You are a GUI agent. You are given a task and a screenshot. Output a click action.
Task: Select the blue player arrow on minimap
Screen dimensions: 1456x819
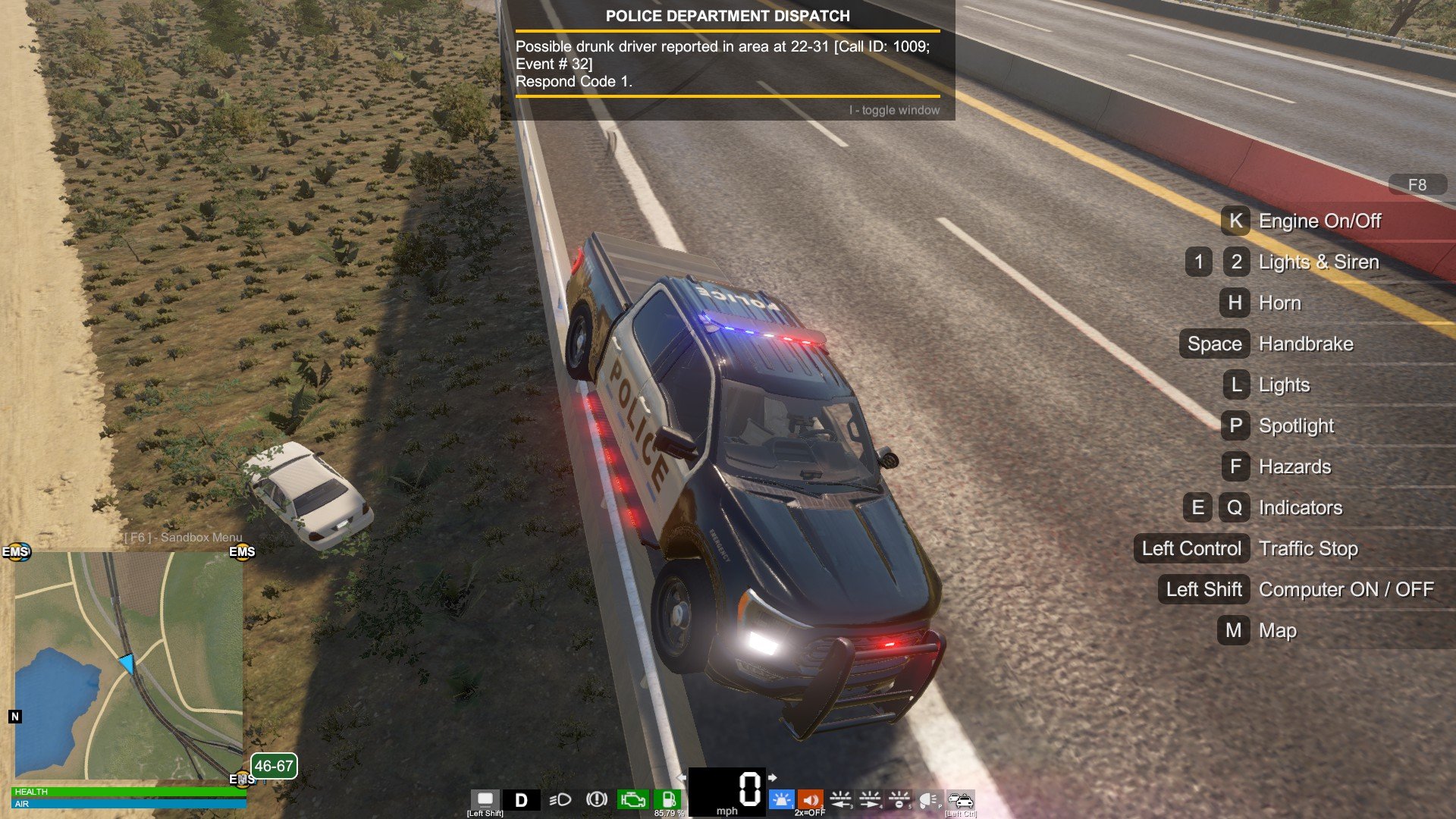[127, 664]
